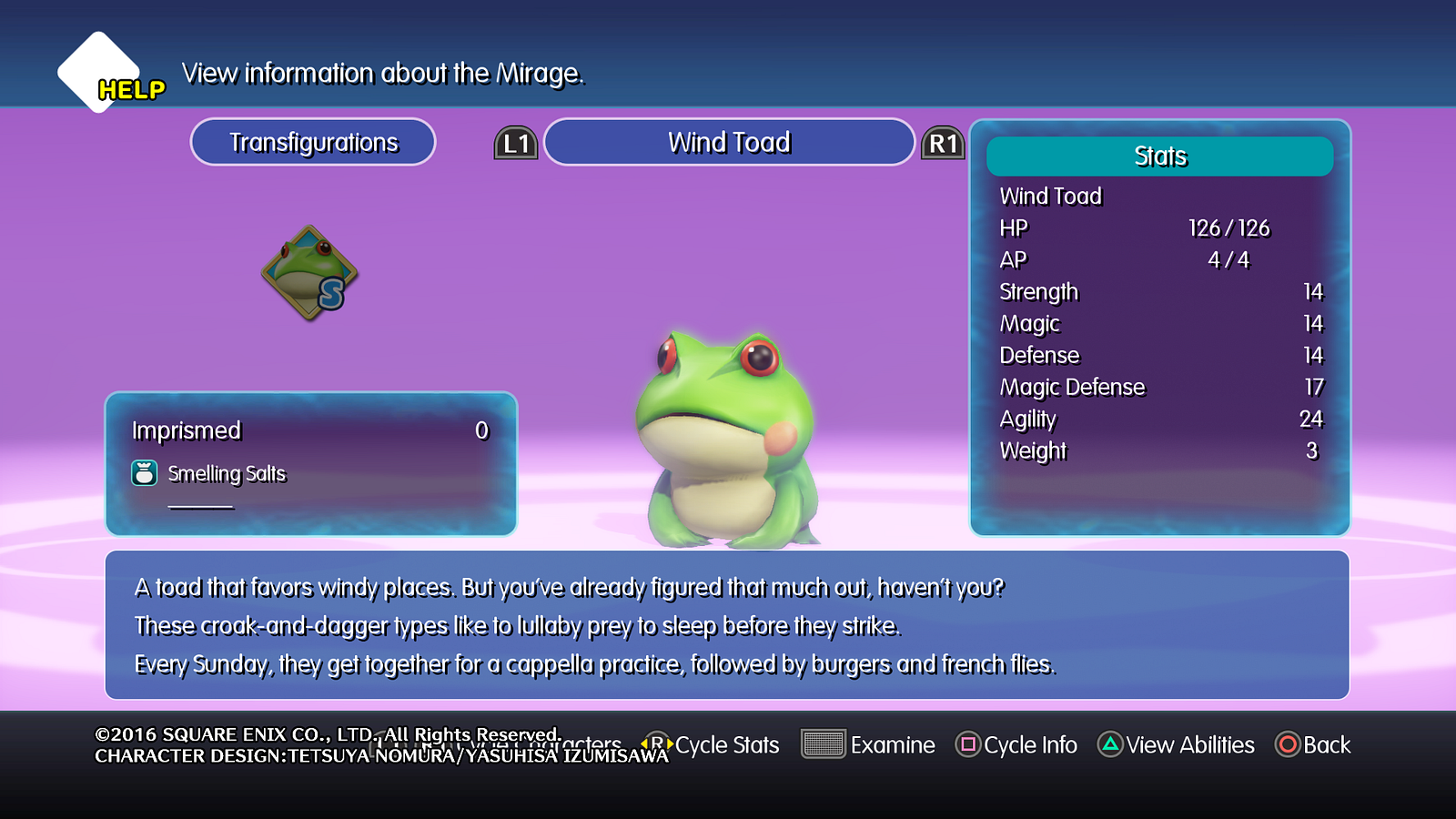Open the HELP diamond icon

(99, 73)
